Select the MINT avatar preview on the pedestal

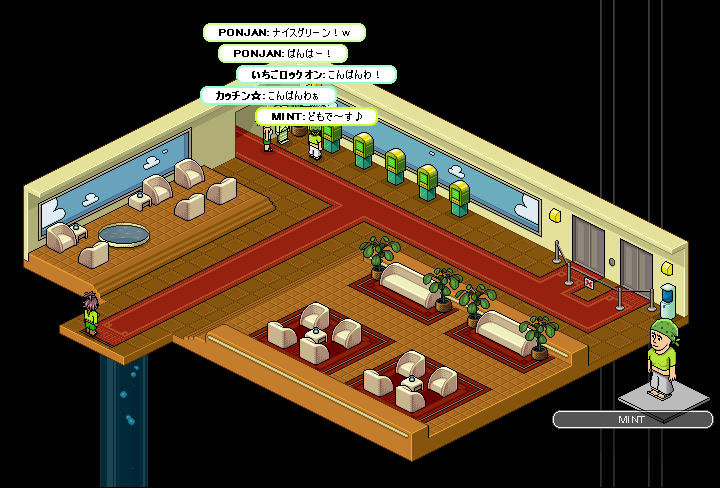click(659, 357)
